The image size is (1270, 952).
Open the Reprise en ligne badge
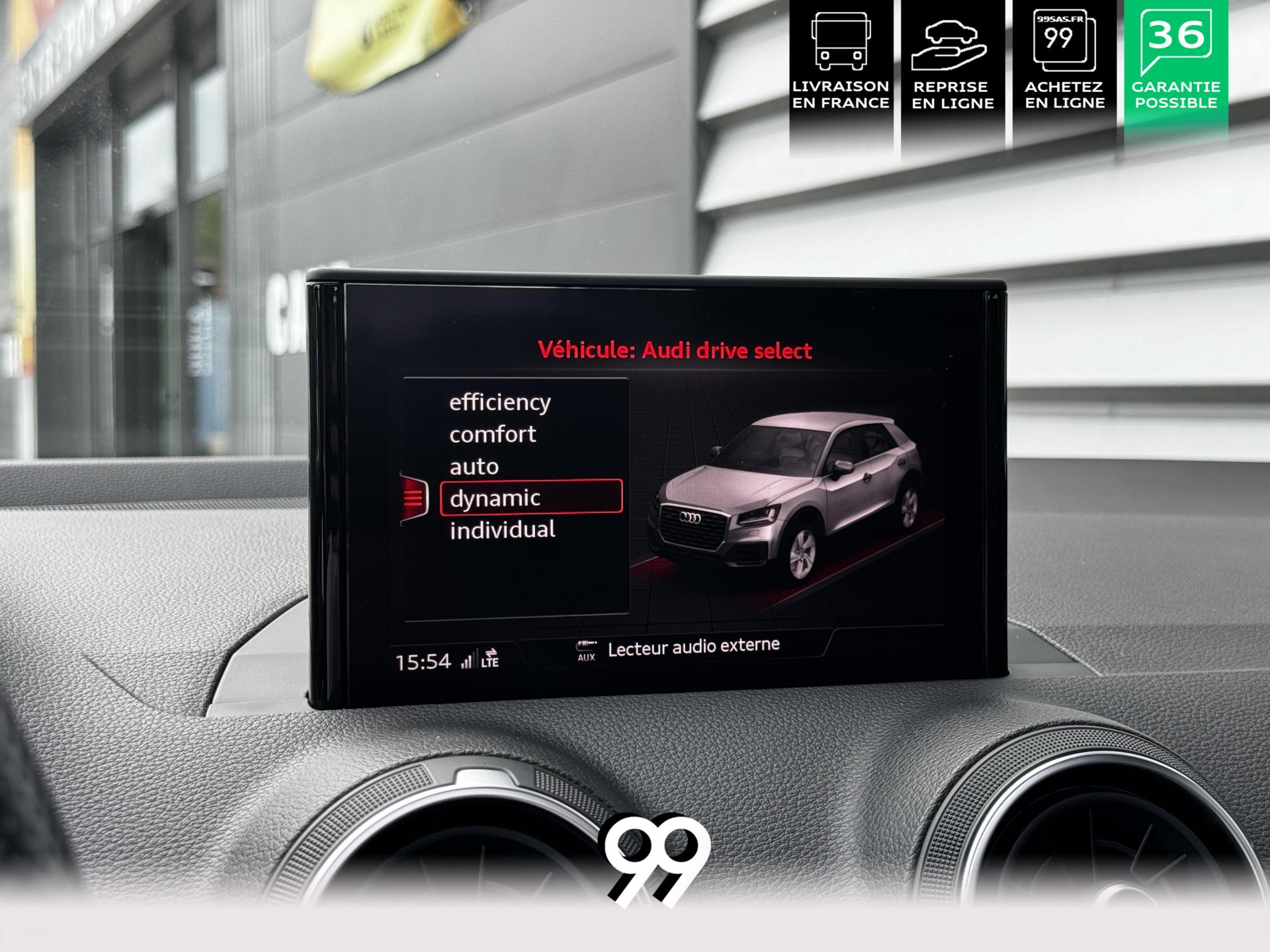click(x=952, y=66)
